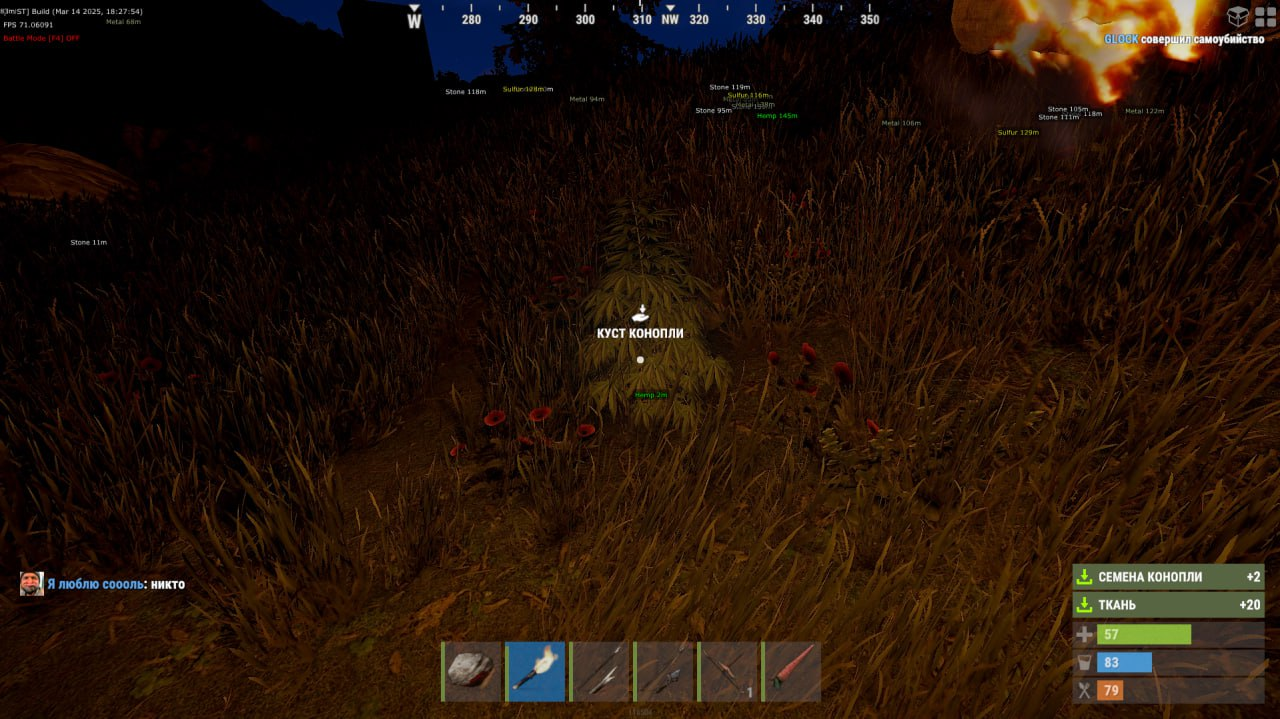Viewport: 1280px width, 719px height.
Task: Click the GLOCK kill feed entry
Action: (x=1183, y=39)
